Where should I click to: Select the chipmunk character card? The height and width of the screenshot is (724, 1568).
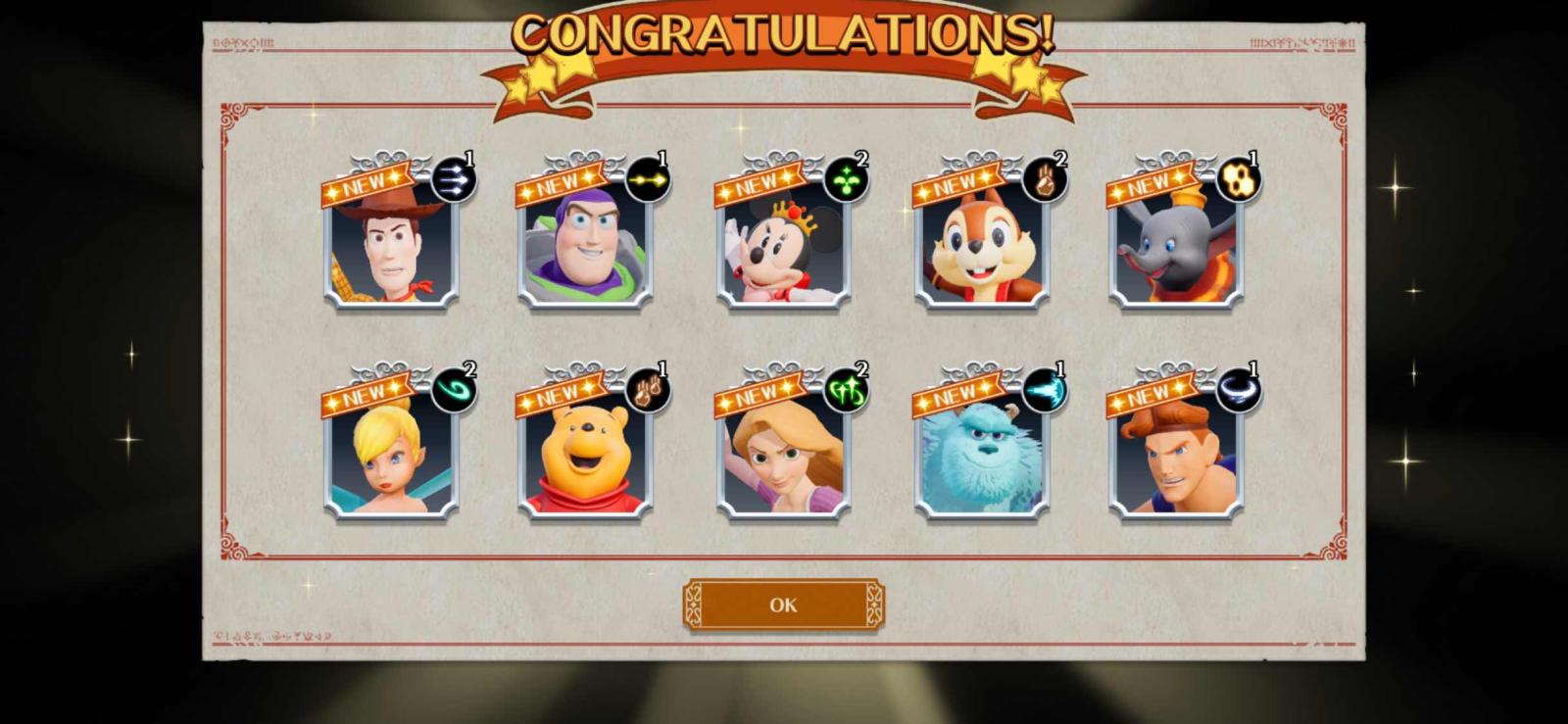(x=982, y=242)
